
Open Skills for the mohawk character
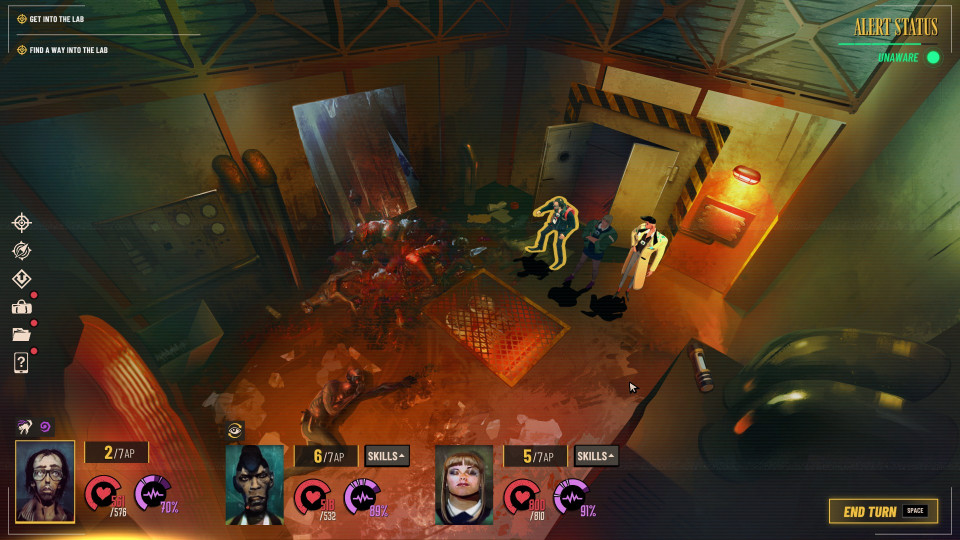[387, 456]
